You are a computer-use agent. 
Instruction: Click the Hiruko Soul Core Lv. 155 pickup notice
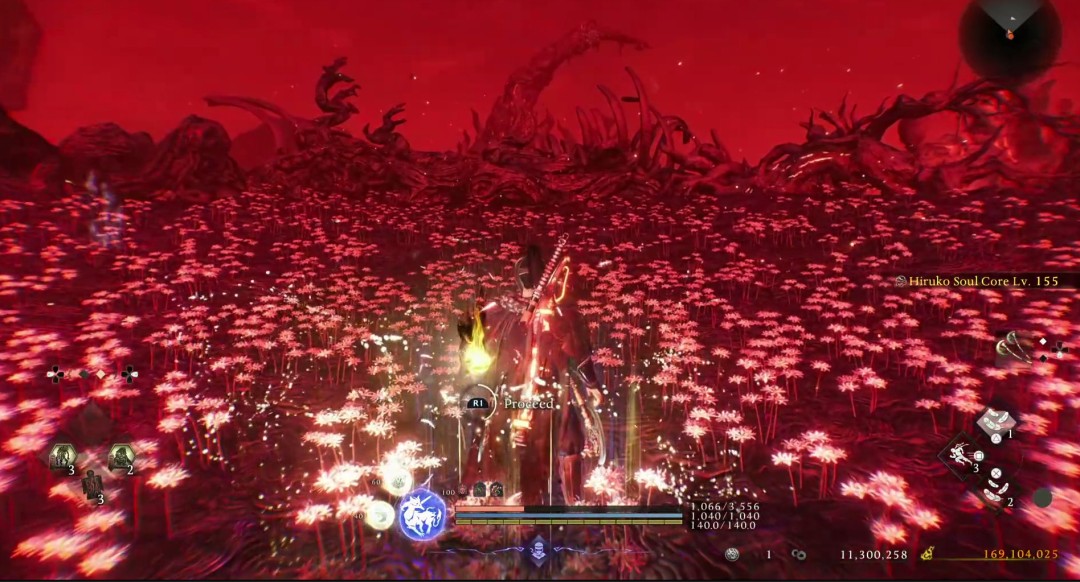pyautogui.click(x=980, y=282)
